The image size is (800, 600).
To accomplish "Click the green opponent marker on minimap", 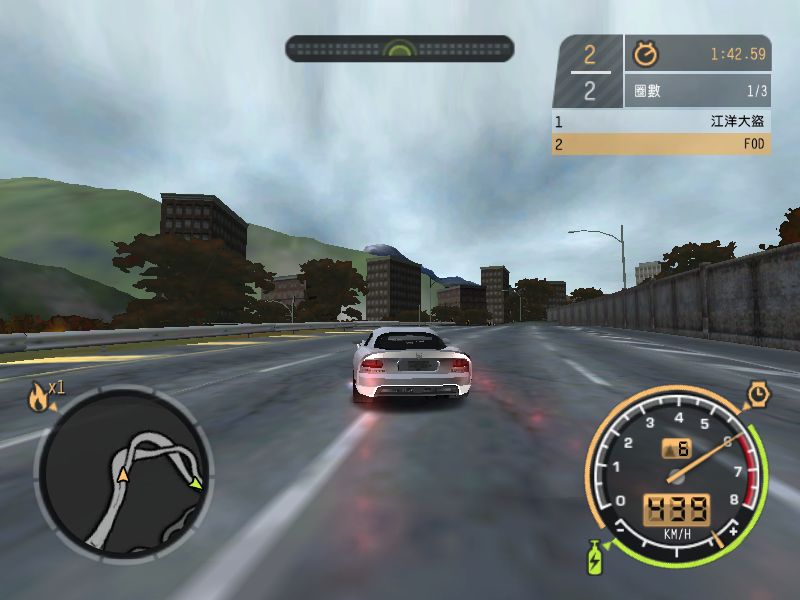I will point(196,484).
